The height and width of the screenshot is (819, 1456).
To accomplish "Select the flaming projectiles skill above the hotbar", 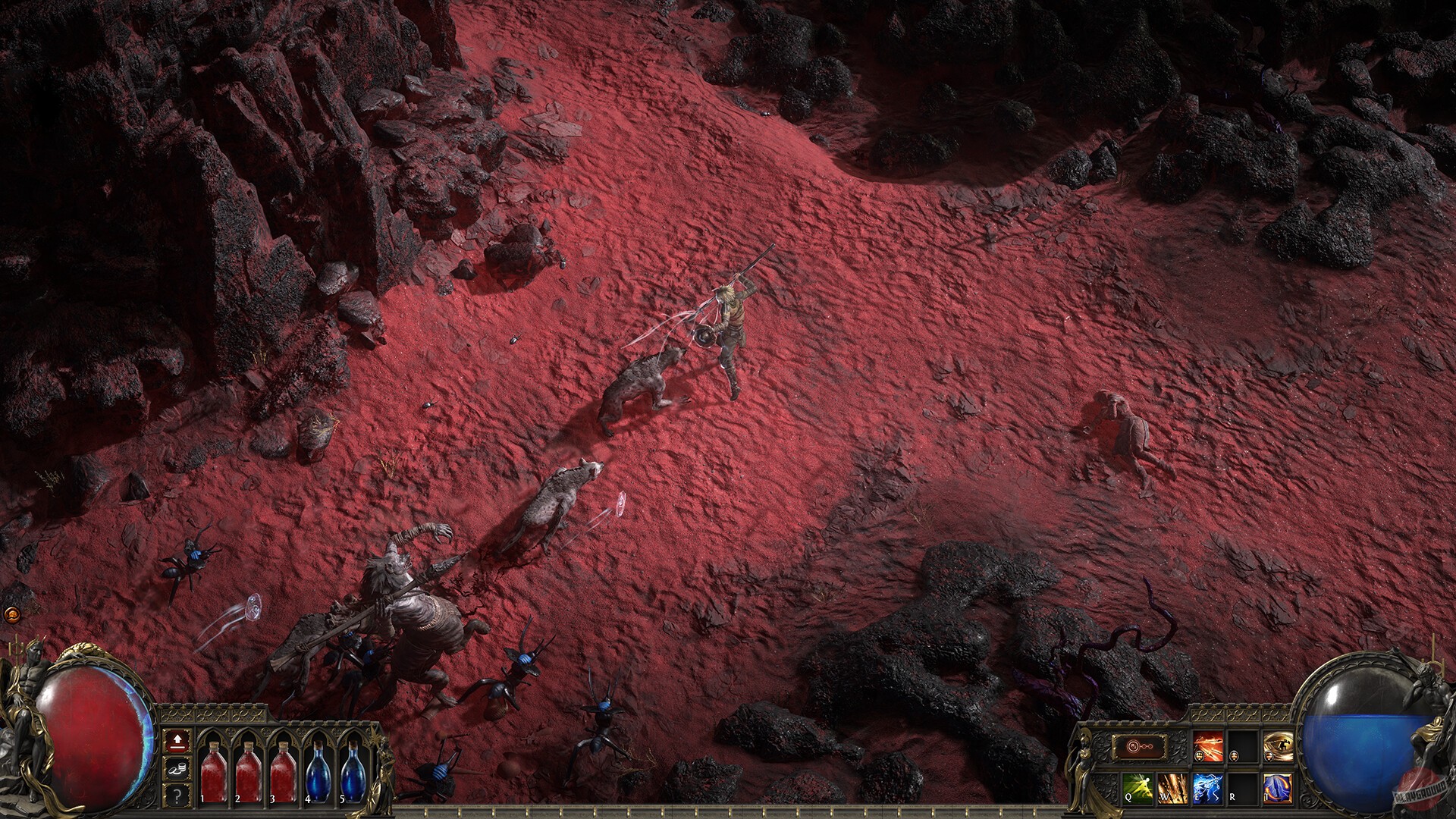I will 1209,747.
